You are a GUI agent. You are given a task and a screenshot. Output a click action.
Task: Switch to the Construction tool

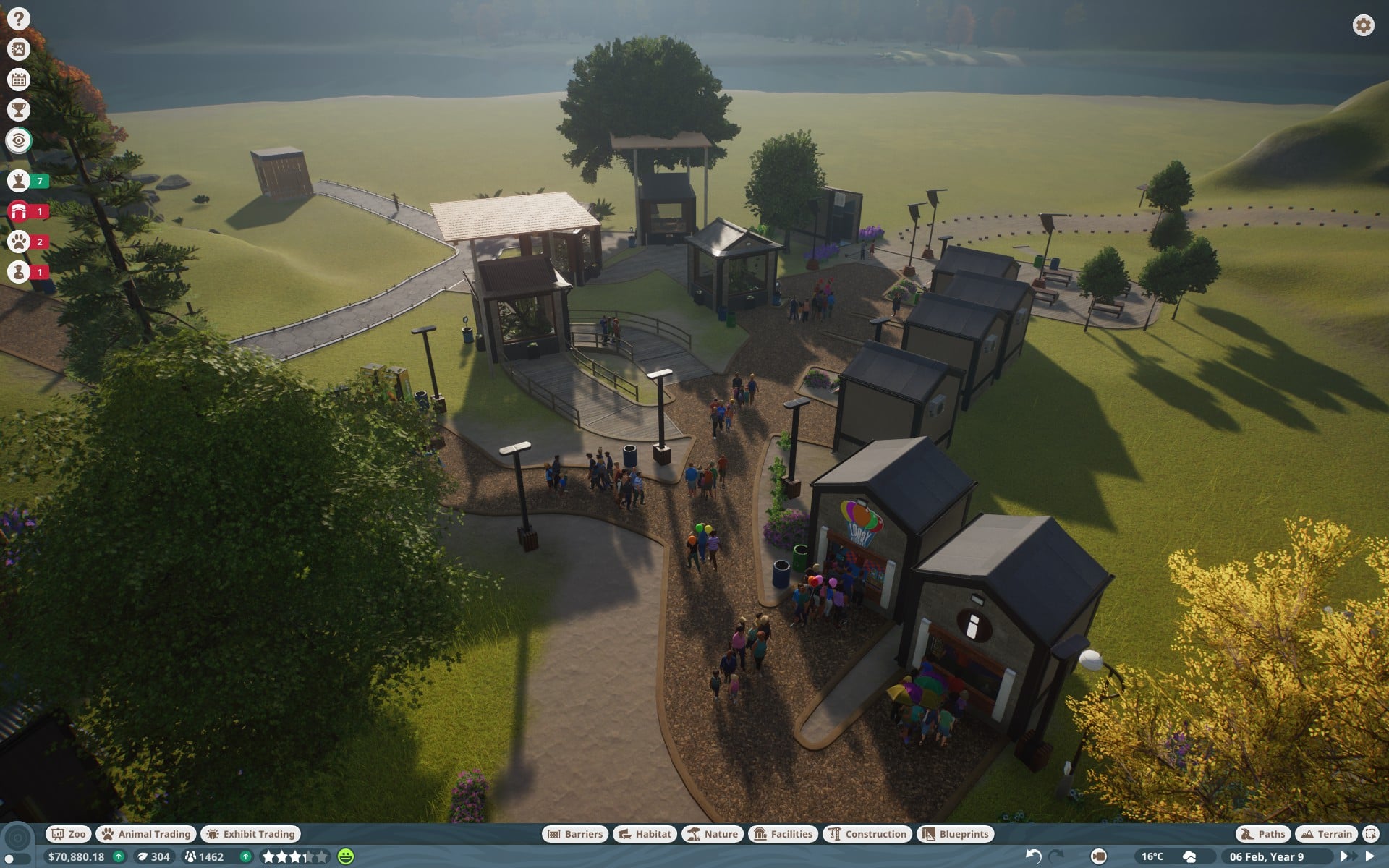[x=867, y=834]
